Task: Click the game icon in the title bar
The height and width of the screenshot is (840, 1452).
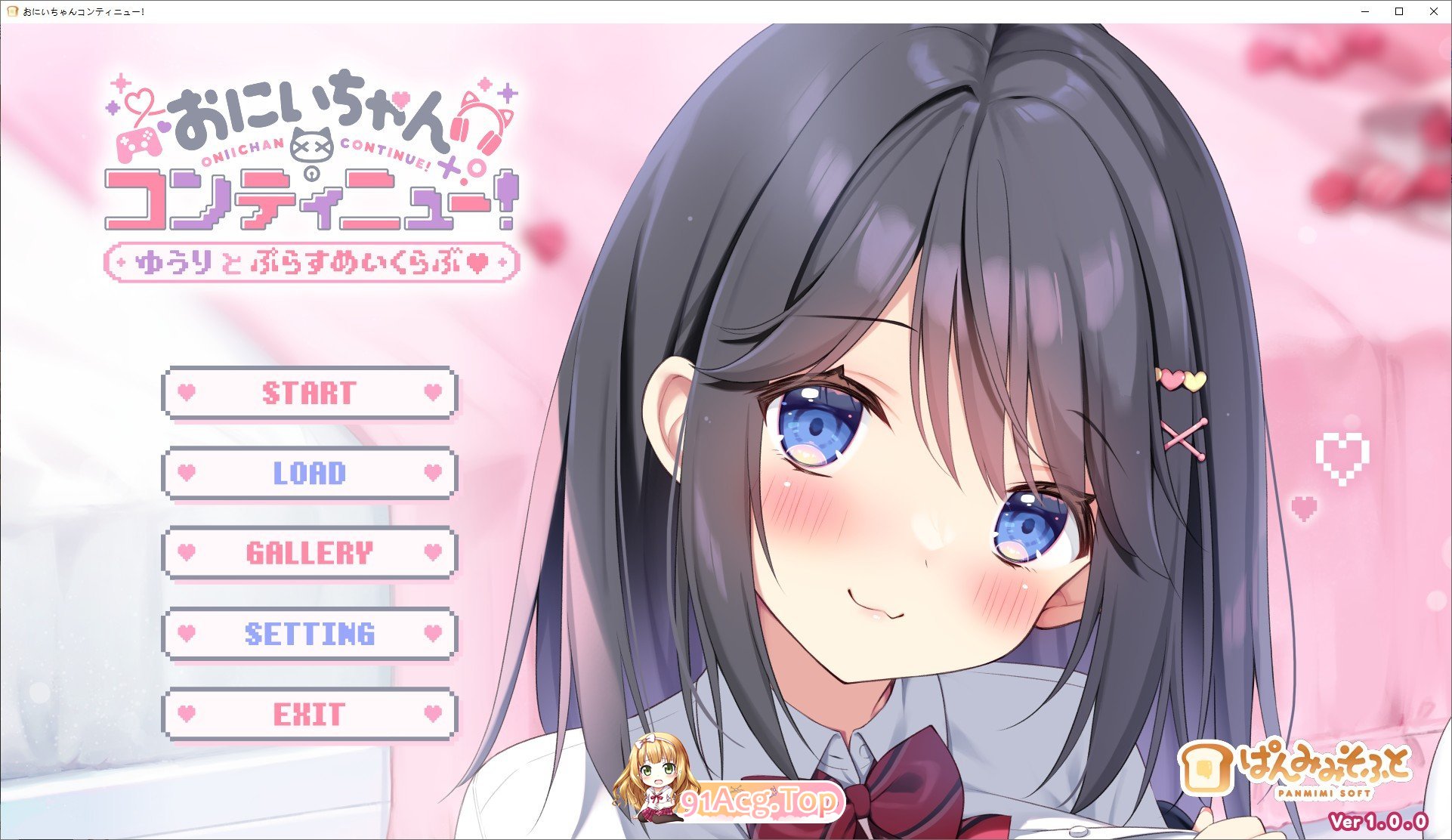Action: (x=12, y=11)
